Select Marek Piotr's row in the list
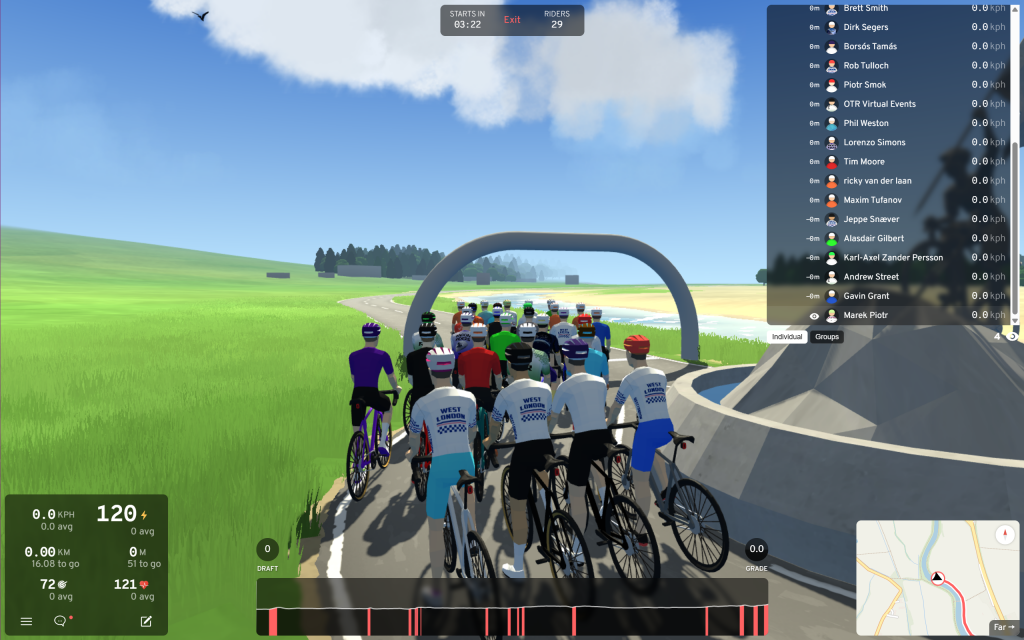 coord(865,316)
